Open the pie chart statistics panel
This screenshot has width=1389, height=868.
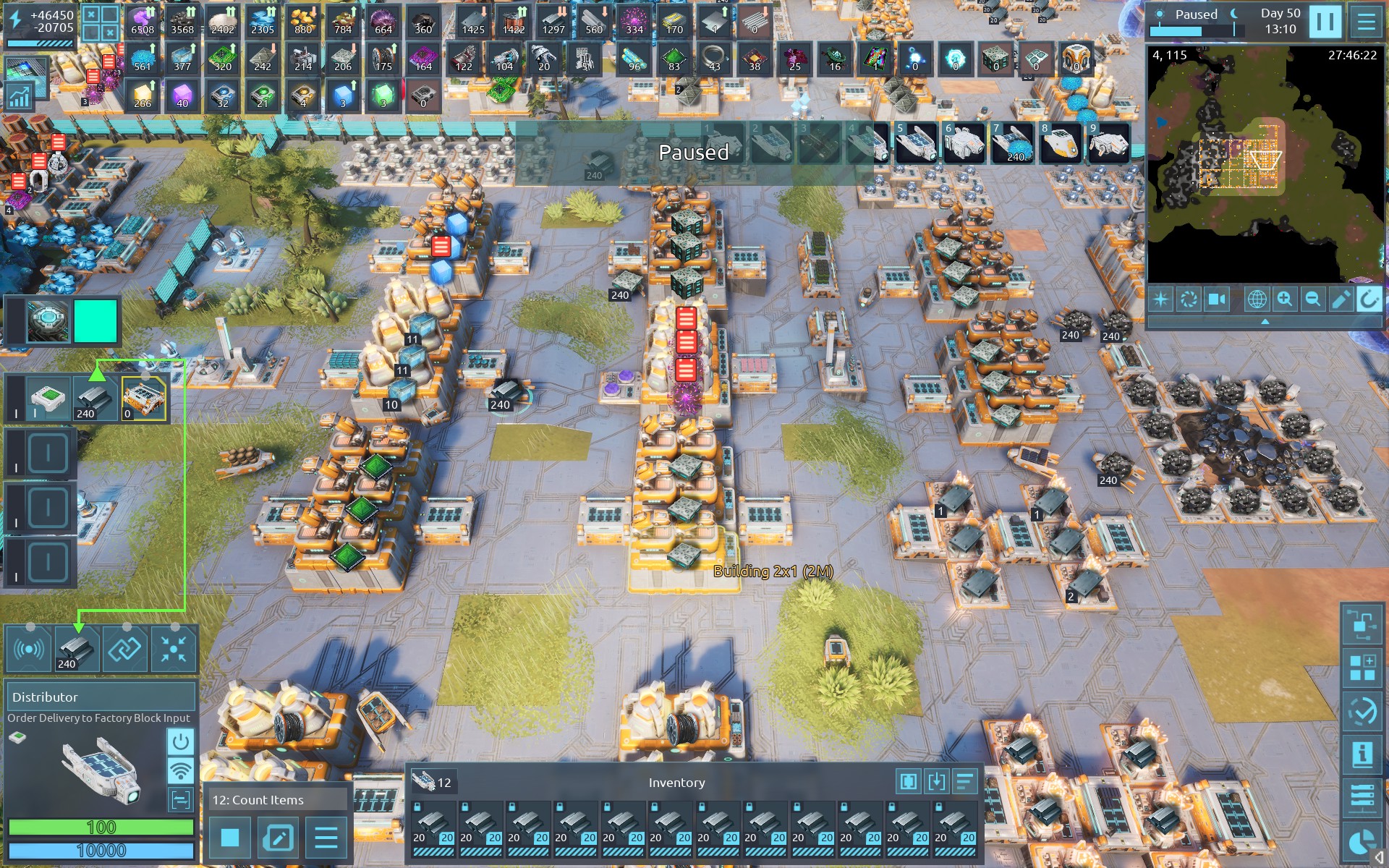pyautogui.click(x=1362, y=842)
